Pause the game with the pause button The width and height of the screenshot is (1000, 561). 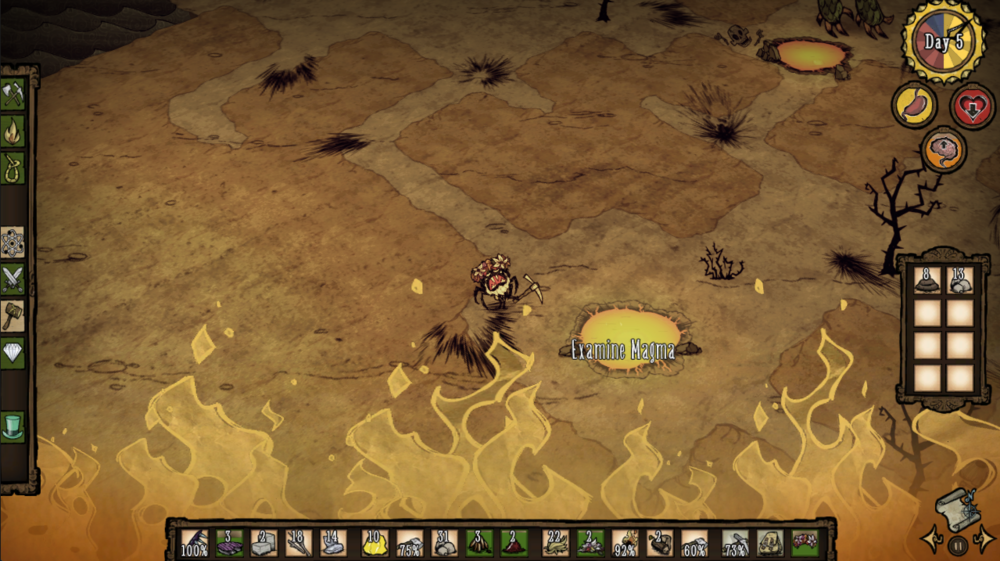click(x=957, y=546)
